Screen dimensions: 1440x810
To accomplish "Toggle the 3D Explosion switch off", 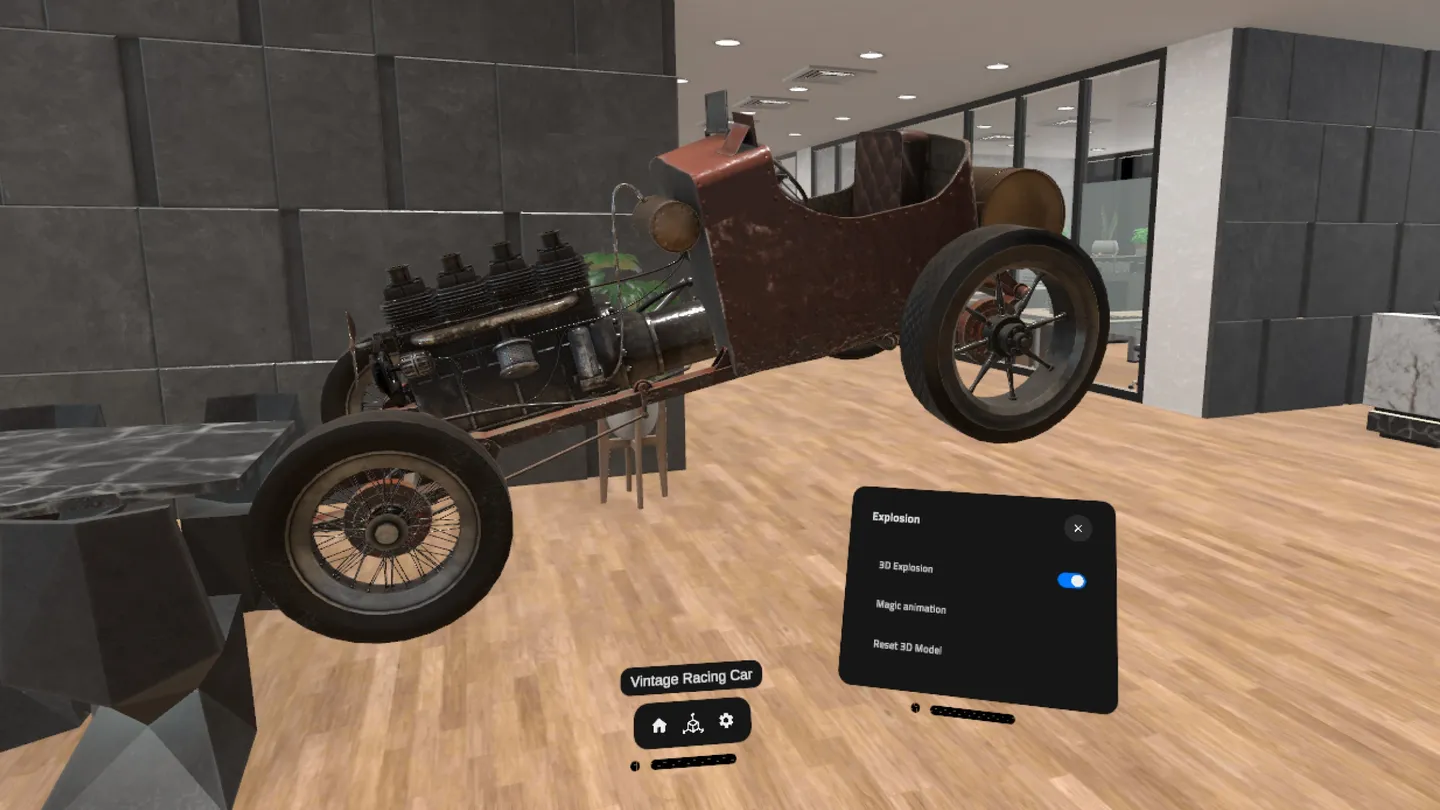I will [x=1072, y=580].
